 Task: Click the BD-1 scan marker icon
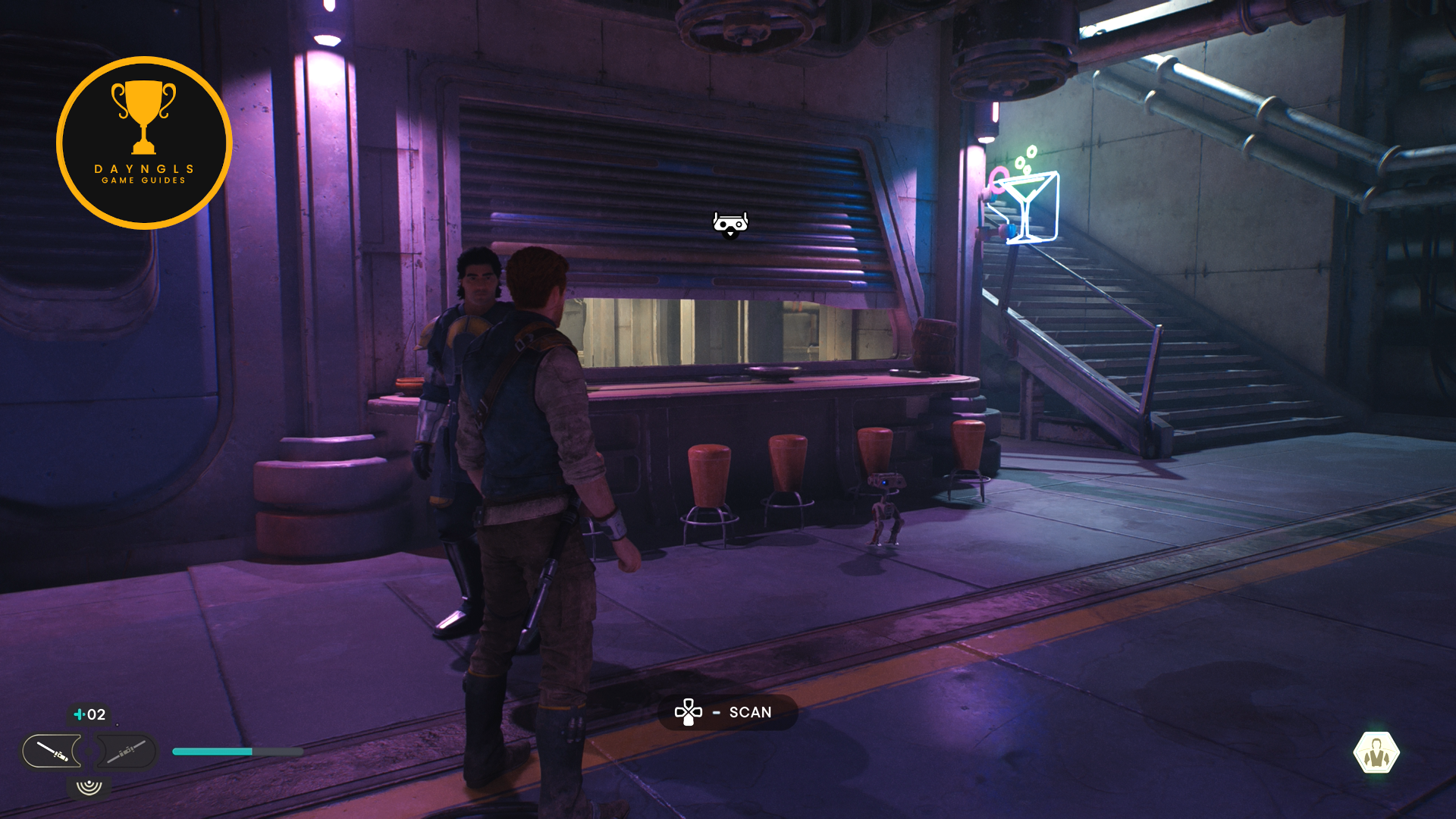730,224
